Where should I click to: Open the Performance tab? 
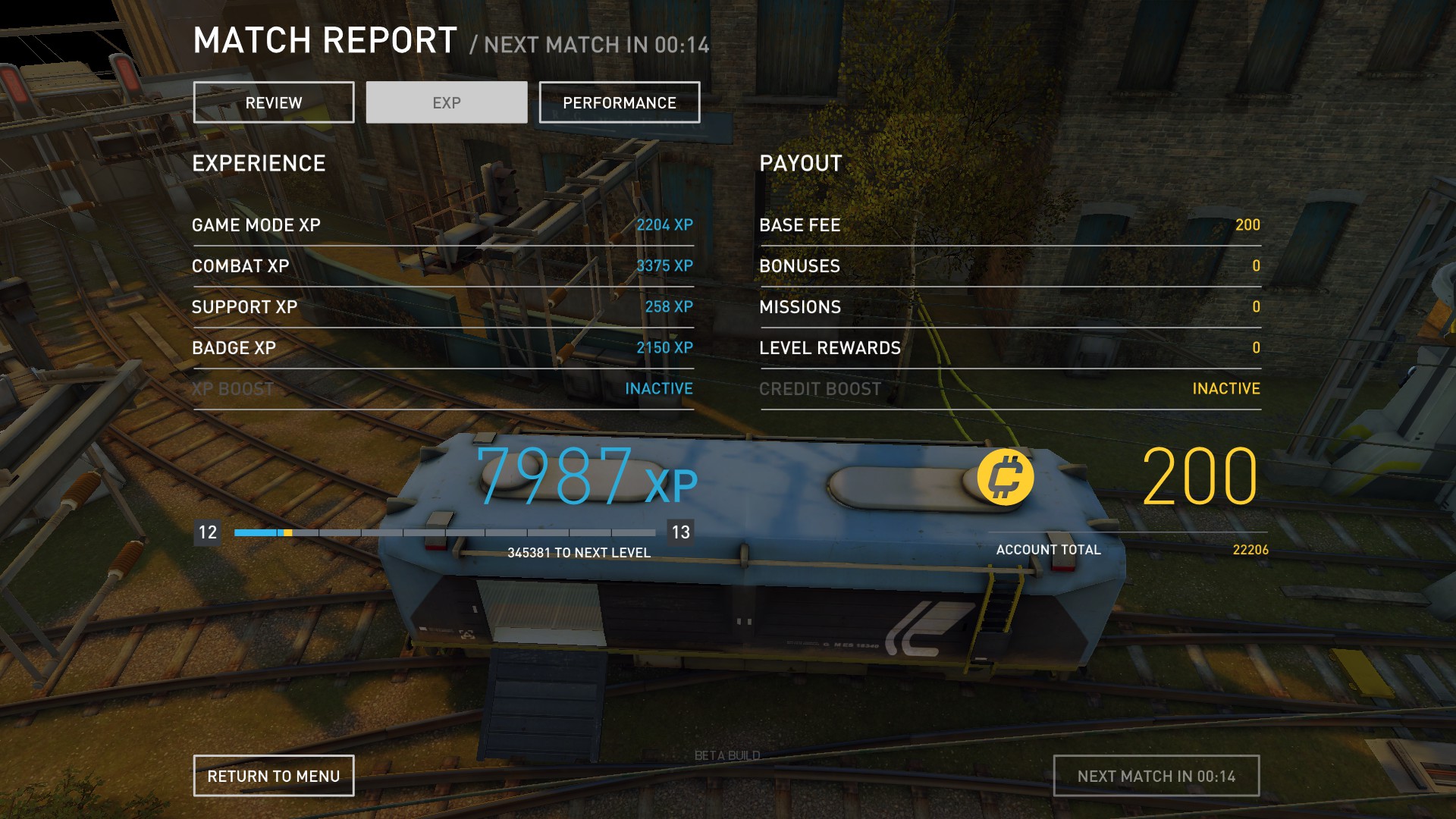[620, 102]
